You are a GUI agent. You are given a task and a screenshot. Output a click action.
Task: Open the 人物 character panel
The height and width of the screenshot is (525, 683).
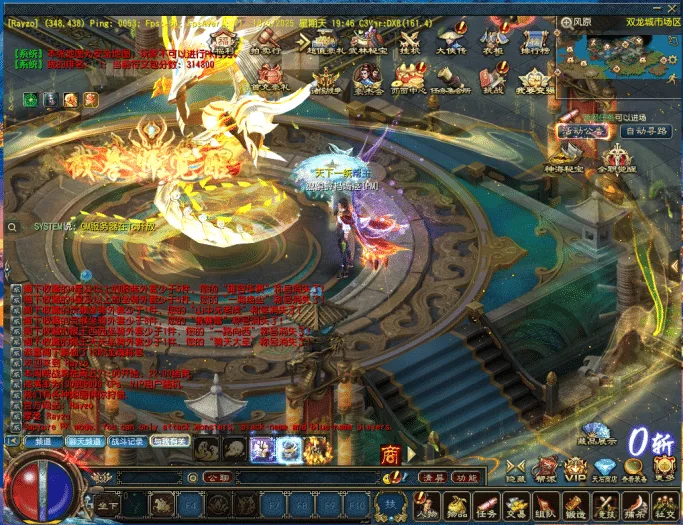point(427,505)
